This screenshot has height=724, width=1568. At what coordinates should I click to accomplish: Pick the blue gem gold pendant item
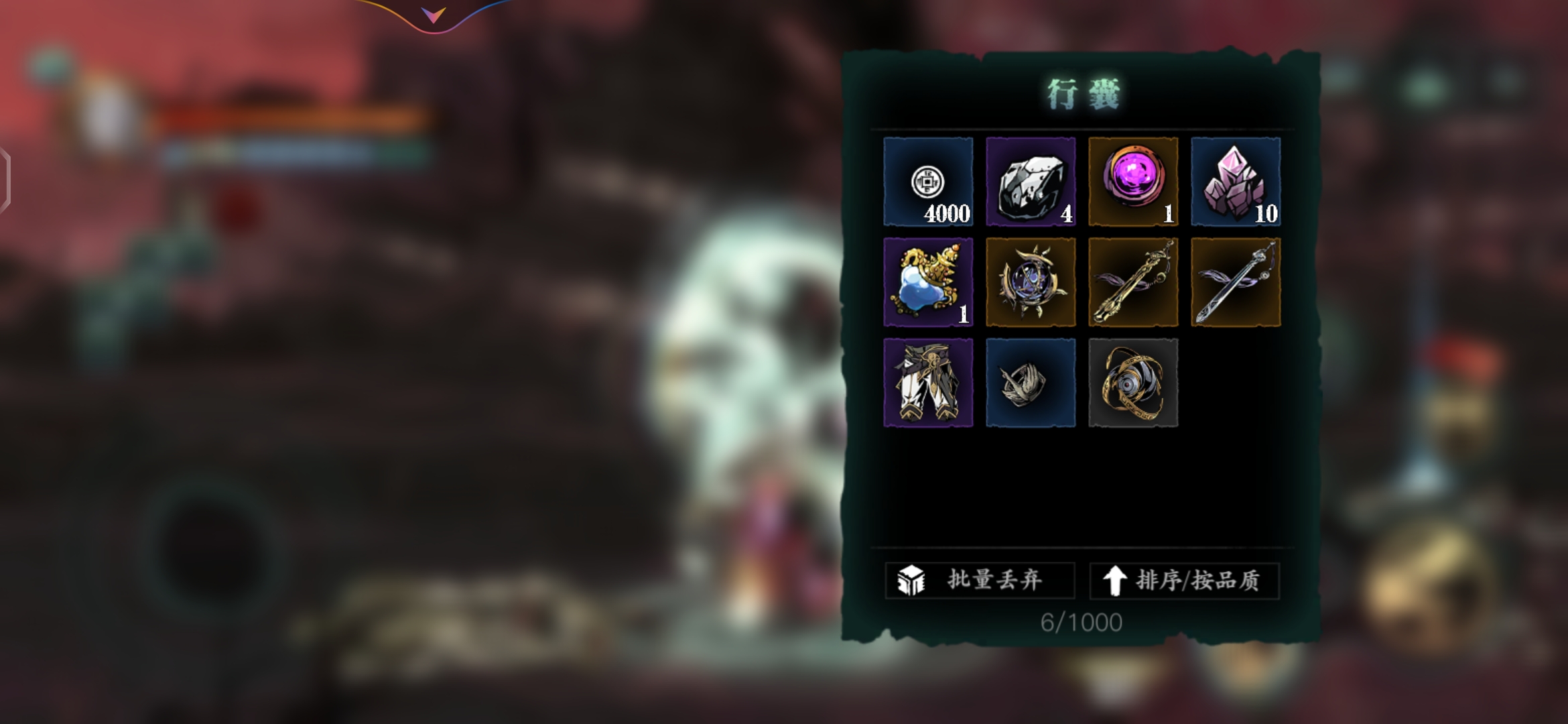pos(928,282)
